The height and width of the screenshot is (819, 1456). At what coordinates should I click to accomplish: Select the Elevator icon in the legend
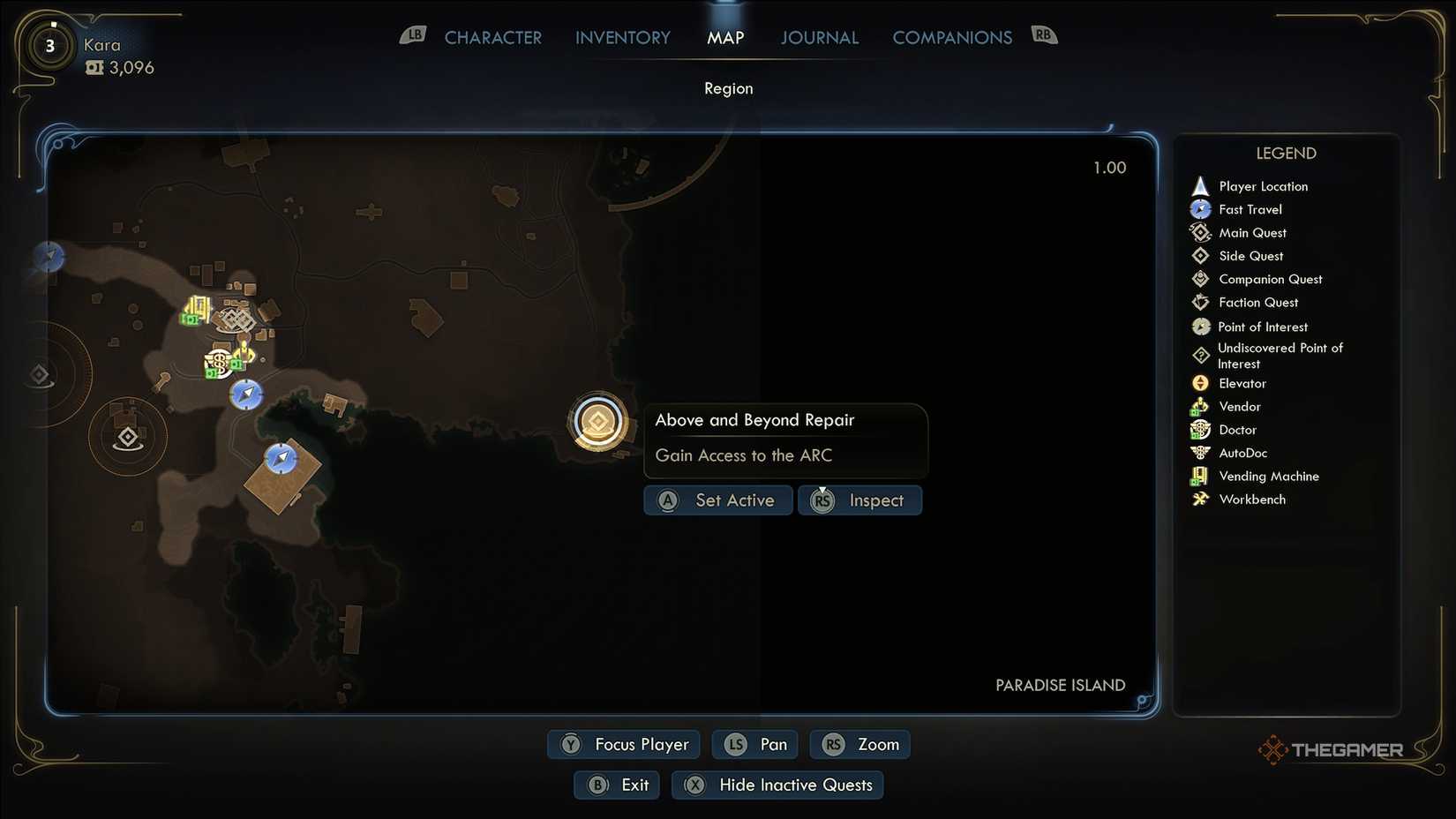pos(1200,383)
